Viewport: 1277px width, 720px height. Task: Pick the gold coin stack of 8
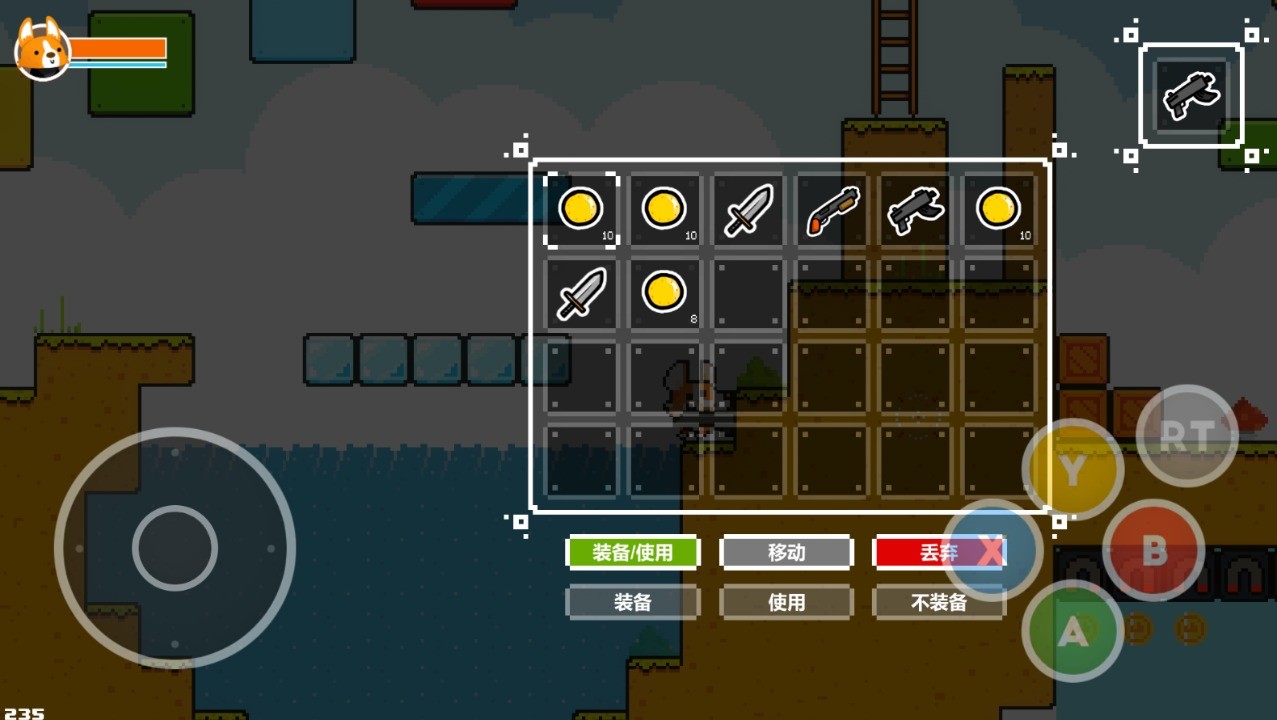tap(665, 293)
